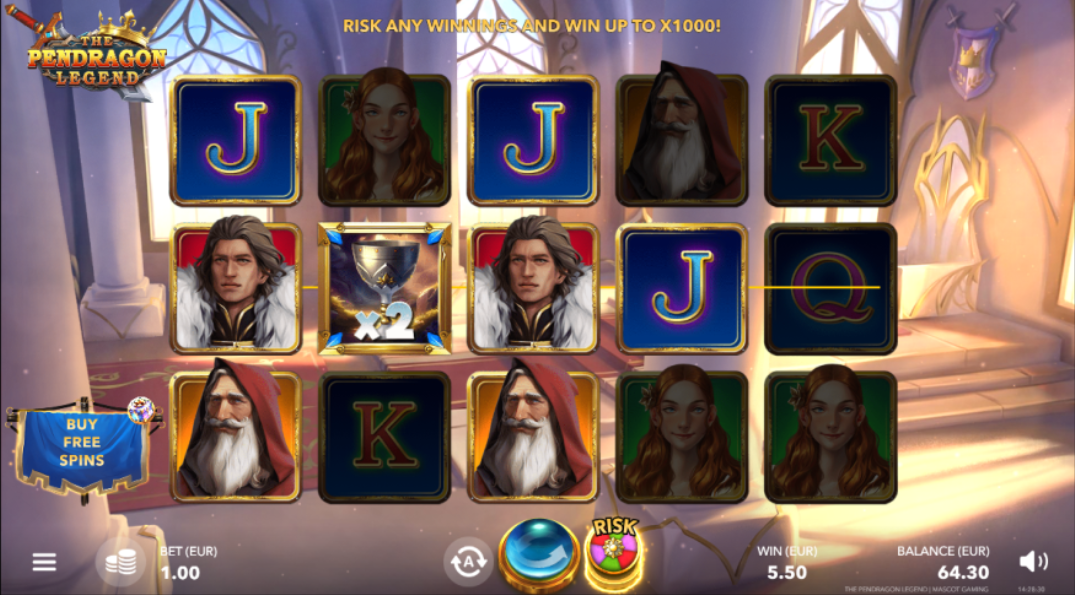The image size is (1075, 595).
Task: Toggle the sound speaker icon
Action: (x=1033, y=561)
